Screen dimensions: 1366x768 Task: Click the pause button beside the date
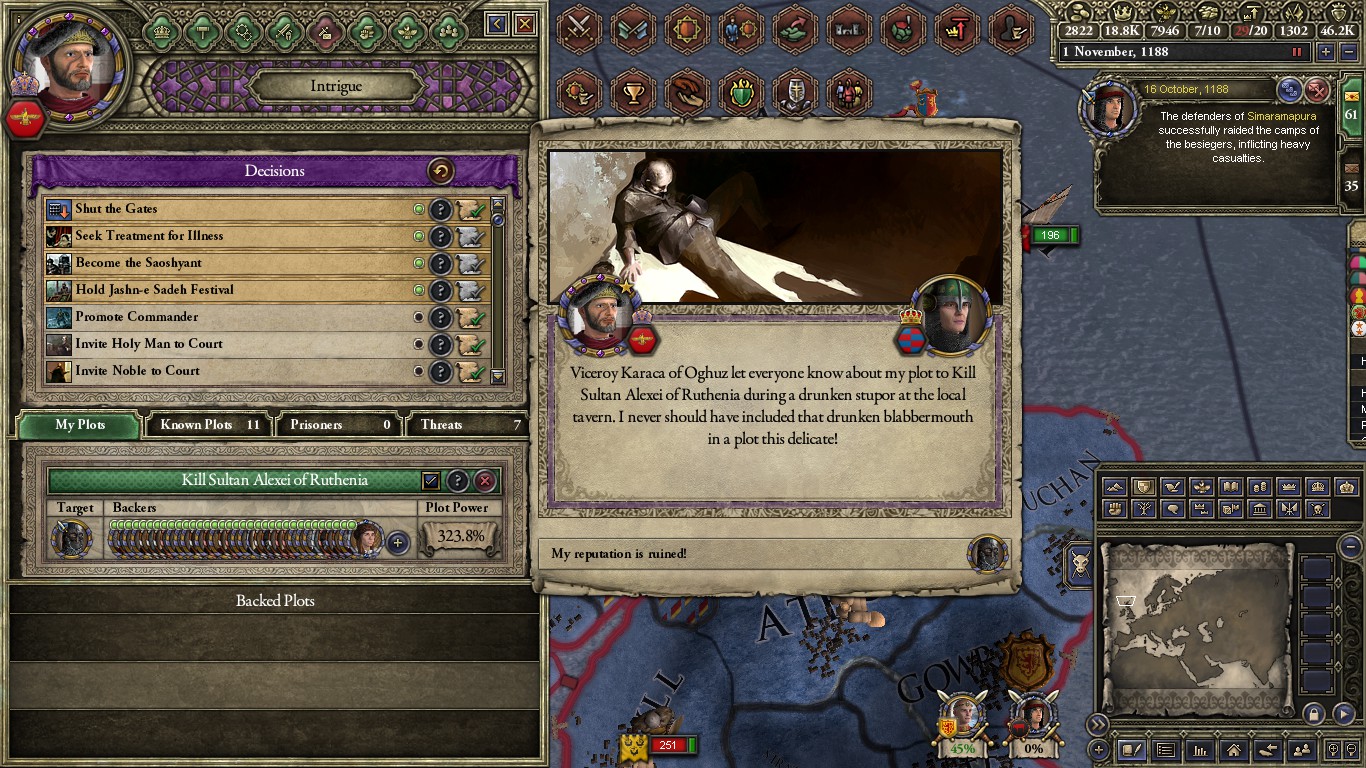pyautogui.click(x=1298, y=52)
